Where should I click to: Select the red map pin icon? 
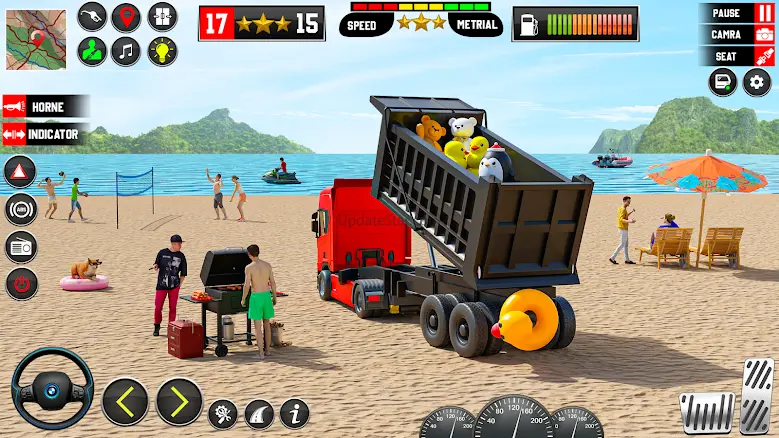point(127,17)
